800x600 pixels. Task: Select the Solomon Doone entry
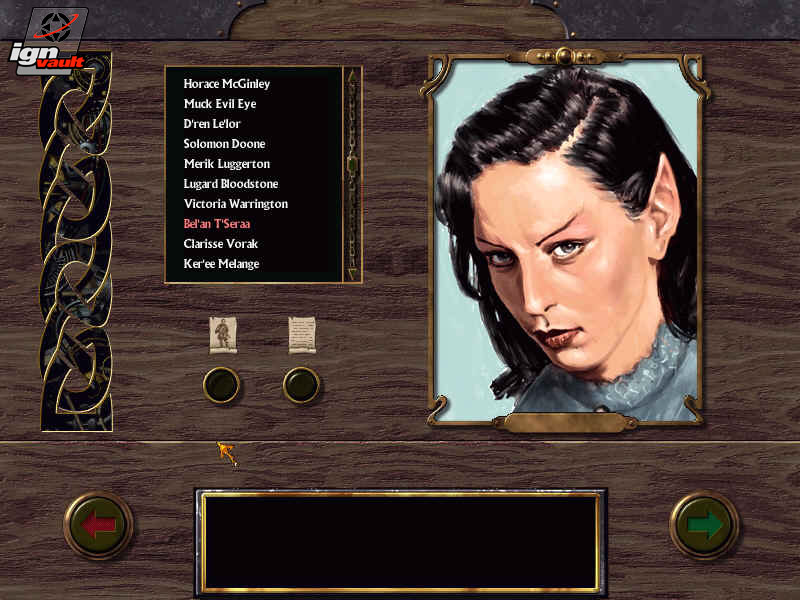224,144
